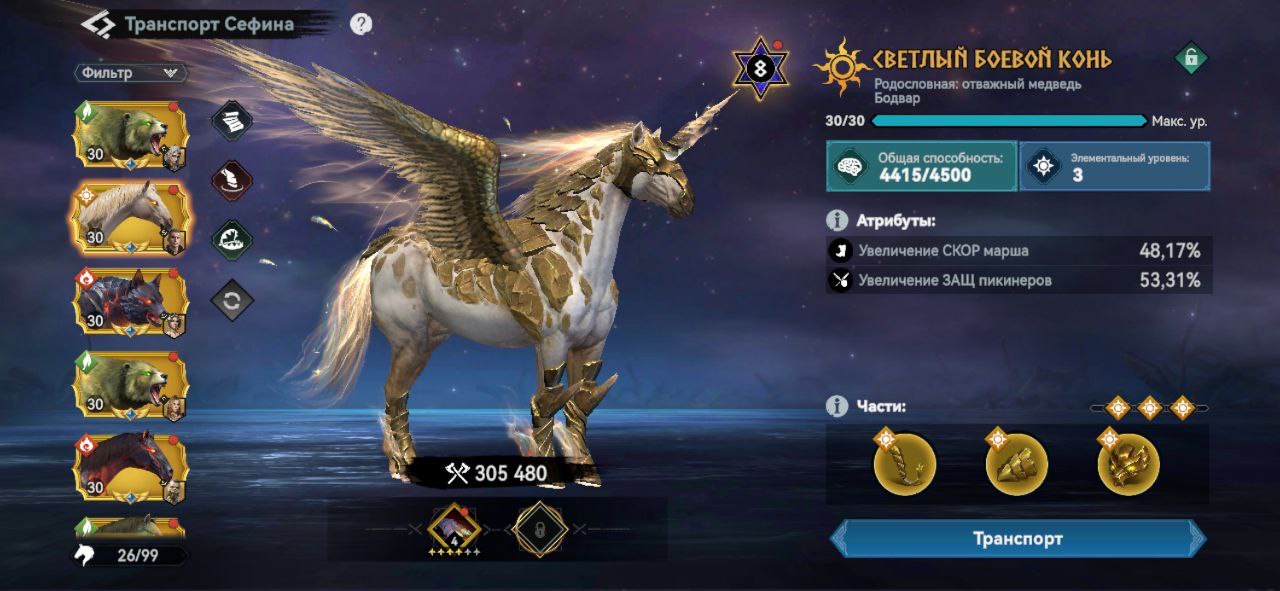Open the horse hoof icon button
Screen dimensions: 1280x591
(x=232, y=181)
